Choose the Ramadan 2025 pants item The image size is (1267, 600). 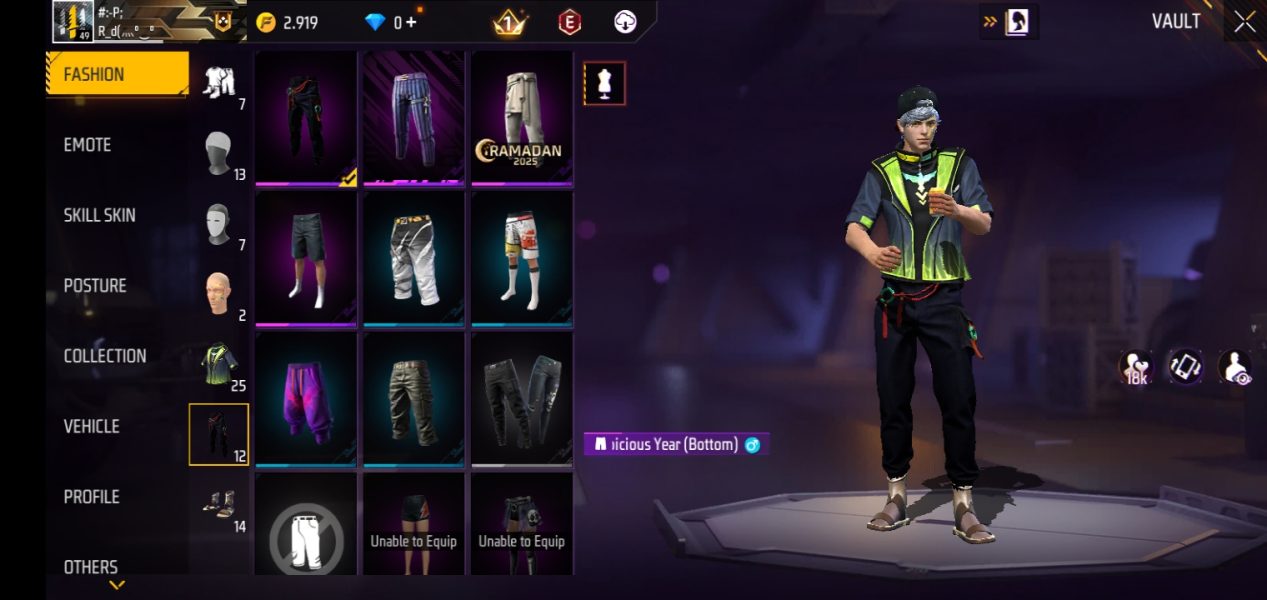pos(521,118)
